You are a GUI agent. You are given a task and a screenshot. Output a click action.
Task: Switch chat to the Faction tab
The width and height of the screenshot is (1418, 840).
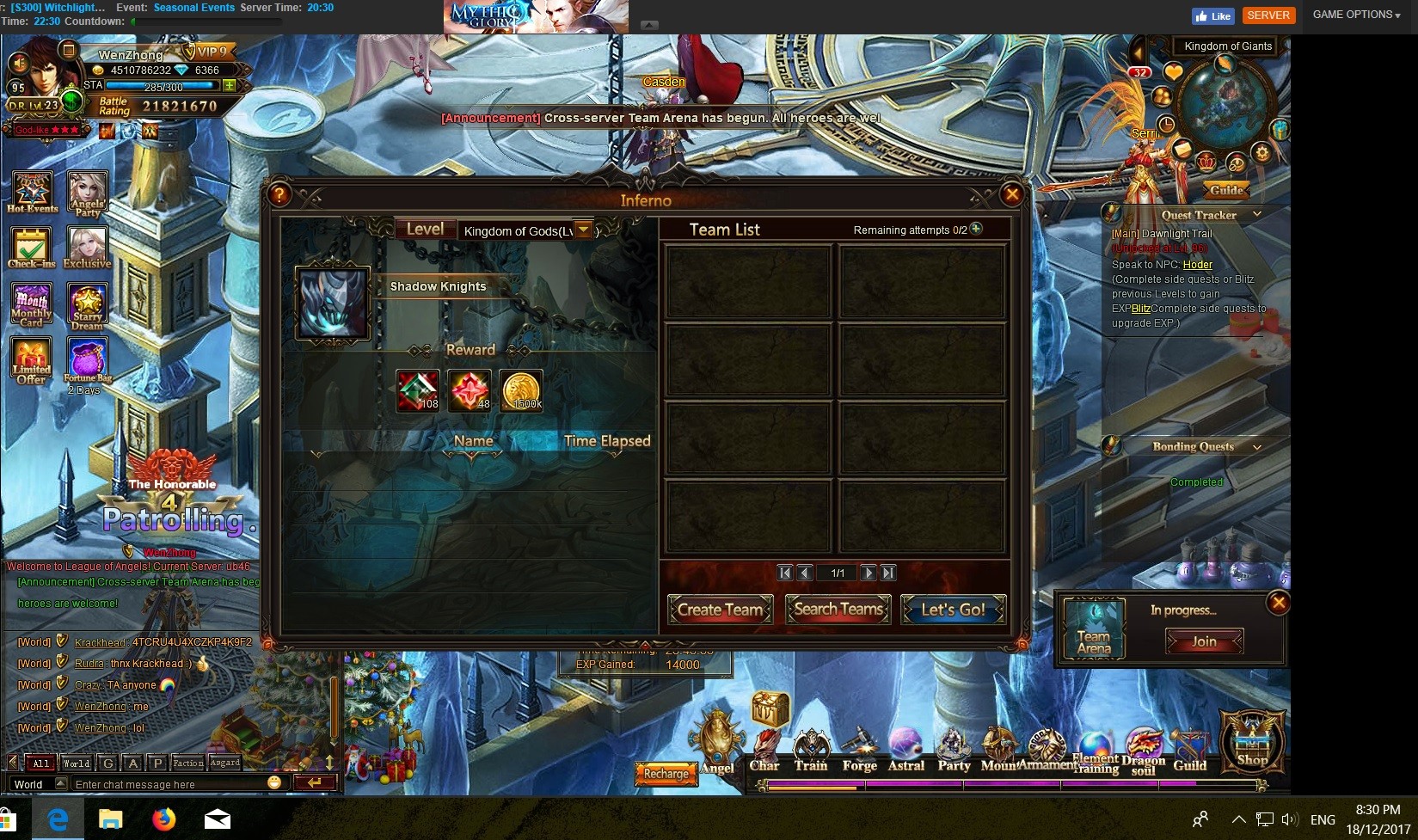[188, 763]
